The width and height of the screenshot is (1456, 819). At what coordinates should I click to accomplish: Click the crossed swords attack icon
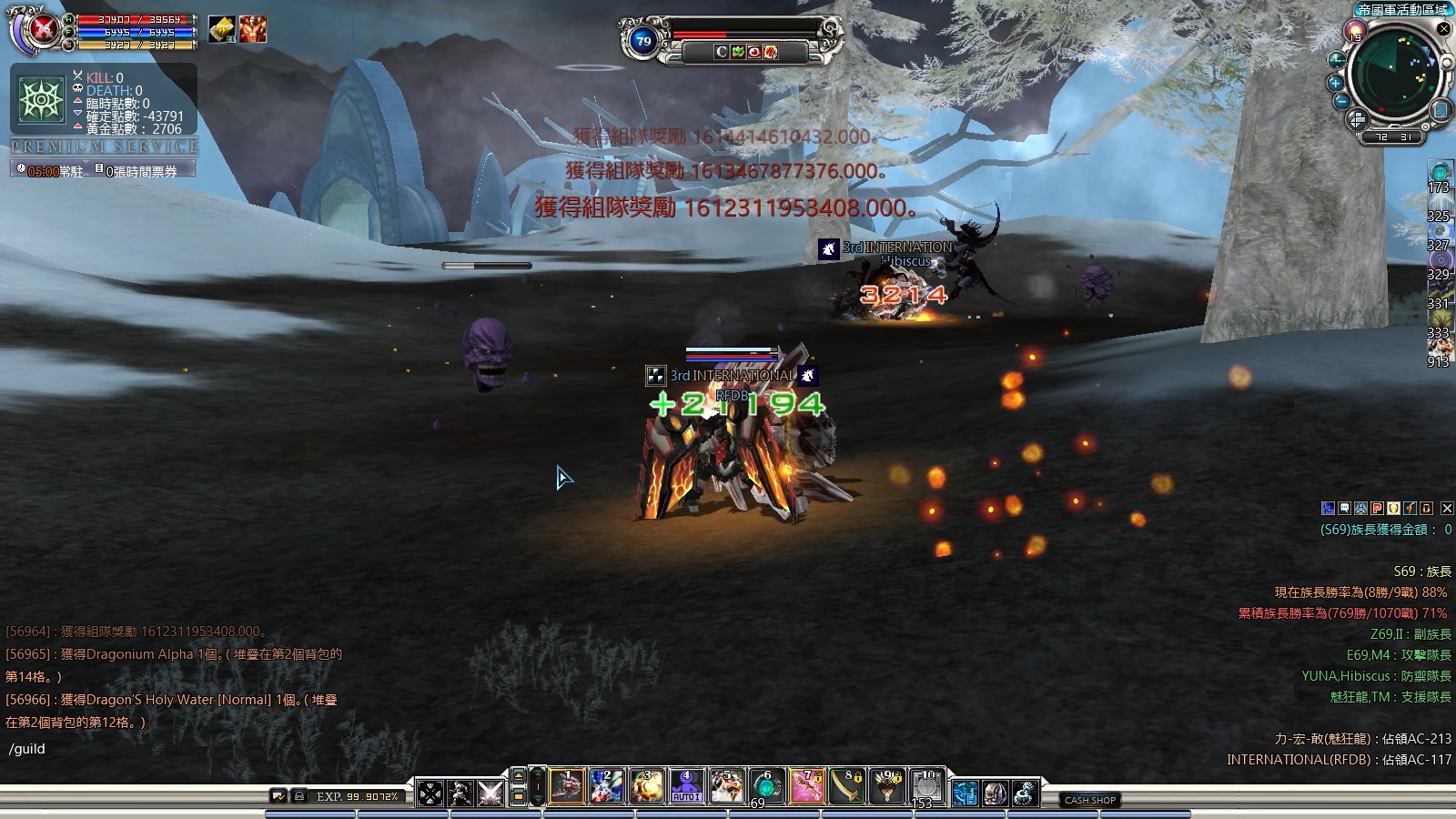click(x=490, y=794)
